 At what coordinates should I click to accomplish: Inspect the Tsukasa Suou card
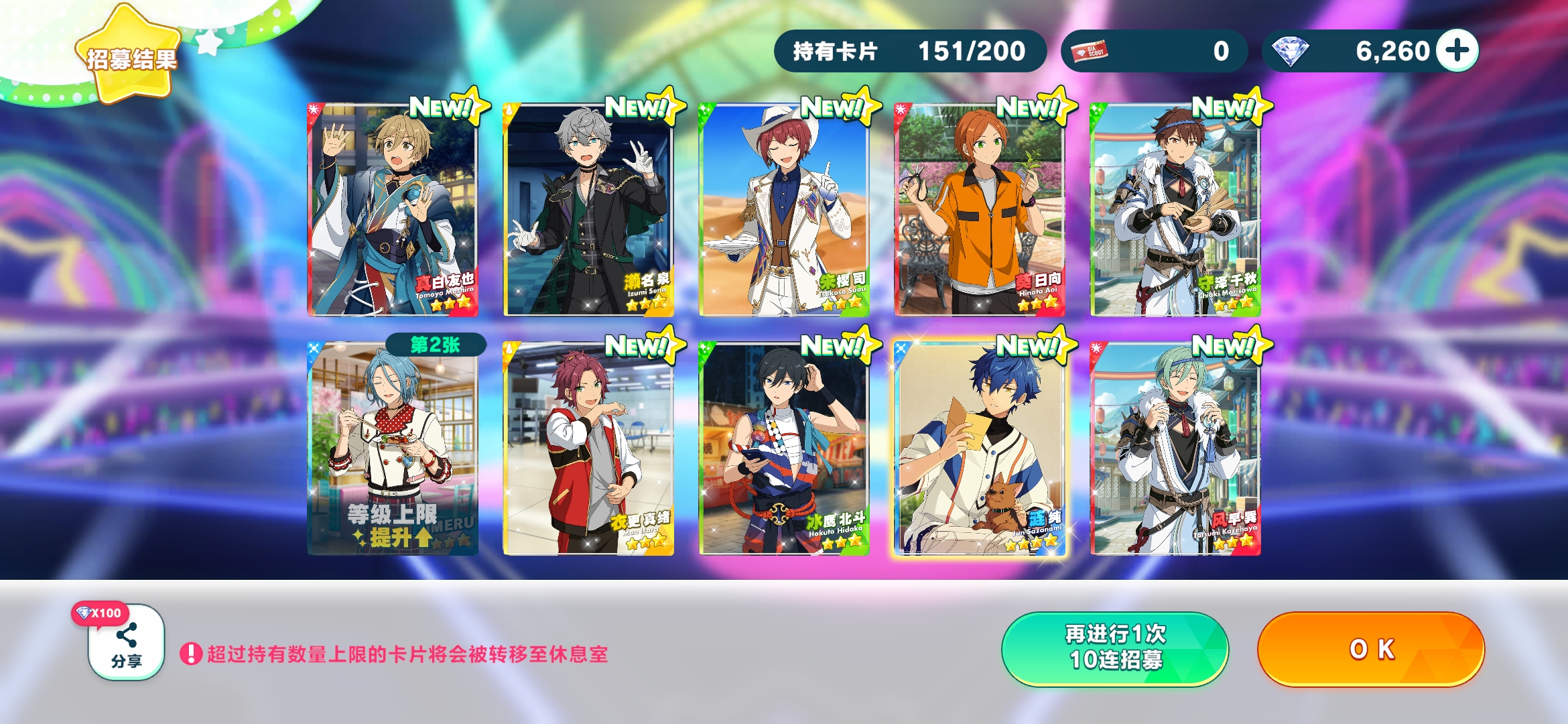click(x=784, y=210)
